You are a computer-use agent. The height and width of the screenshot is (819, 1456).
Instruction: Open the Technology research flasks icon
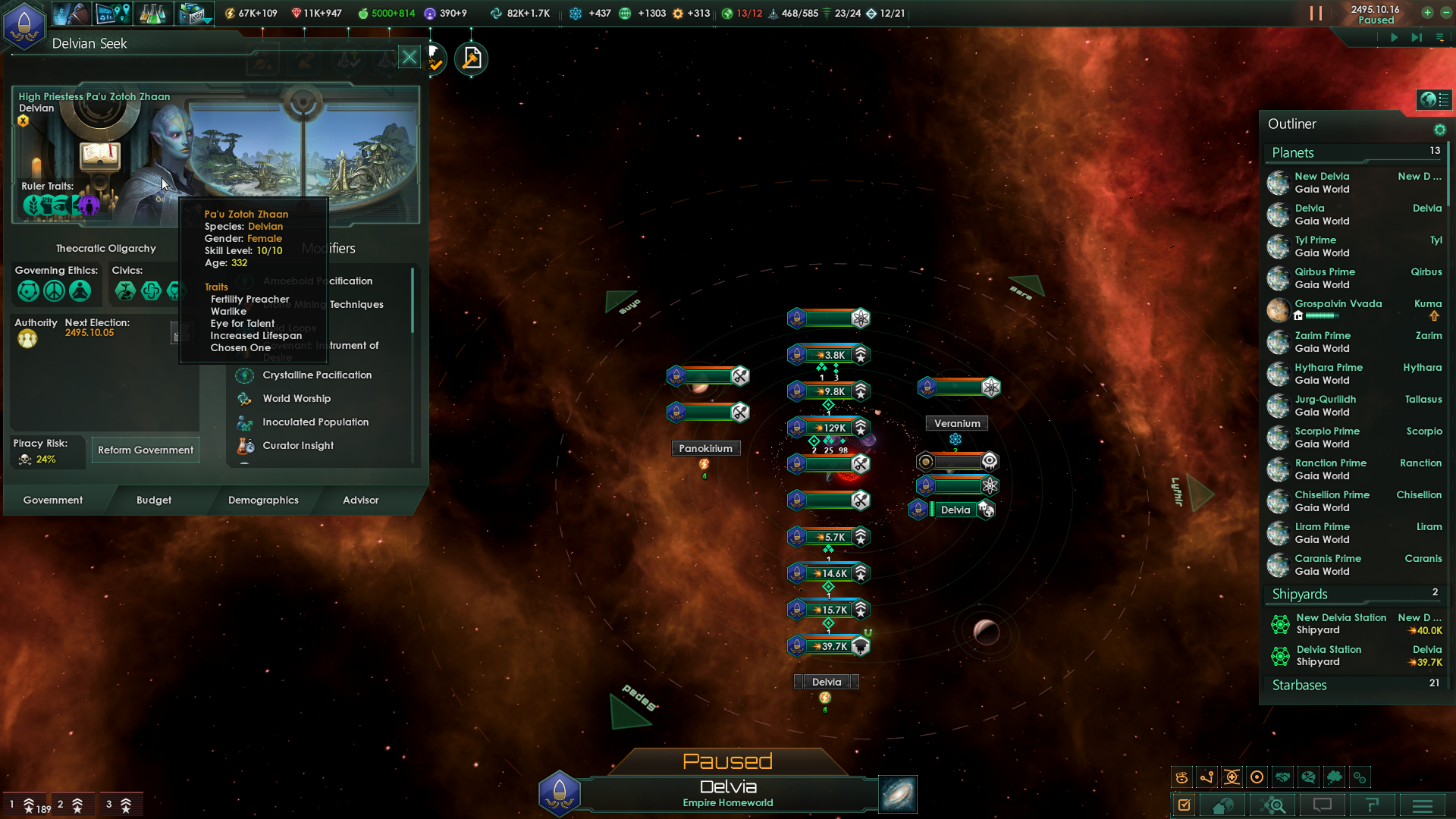pyautogui.click(x=154, y=14)
